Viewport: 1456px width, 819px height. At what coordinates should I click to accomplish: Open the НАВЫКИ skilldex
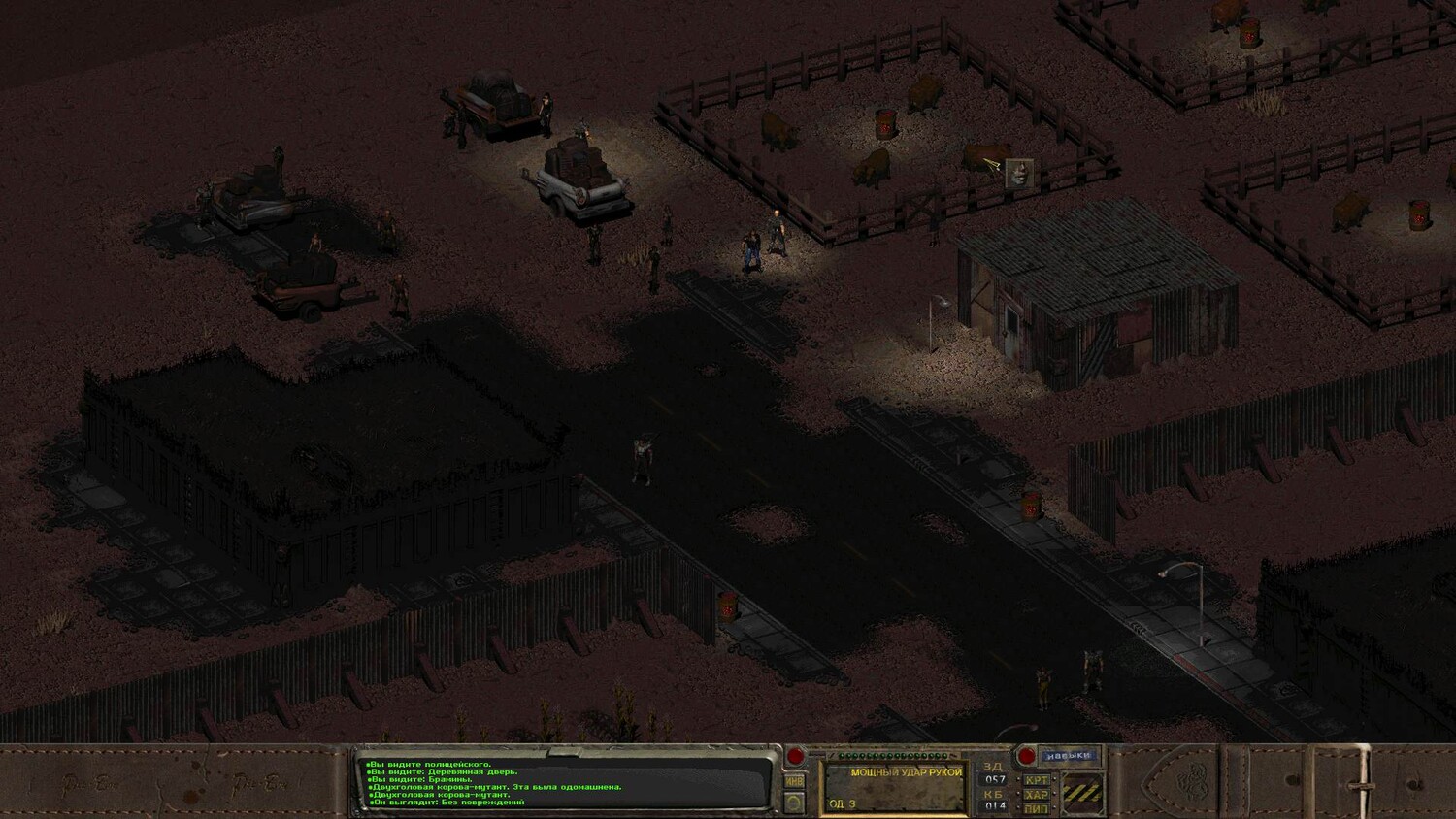(1069, 755)
